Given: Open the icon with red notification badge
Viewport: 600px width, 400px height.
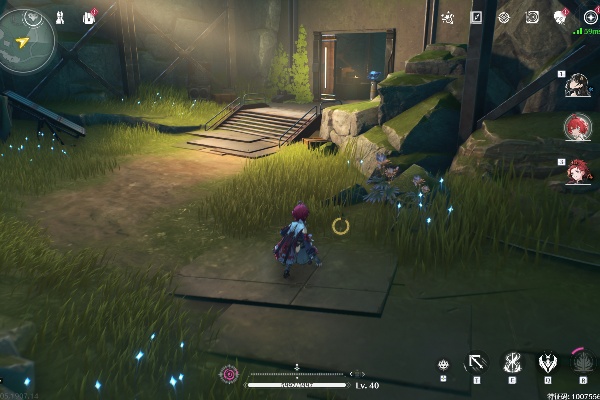Looking at the screenshot, I should pos(560,17).
